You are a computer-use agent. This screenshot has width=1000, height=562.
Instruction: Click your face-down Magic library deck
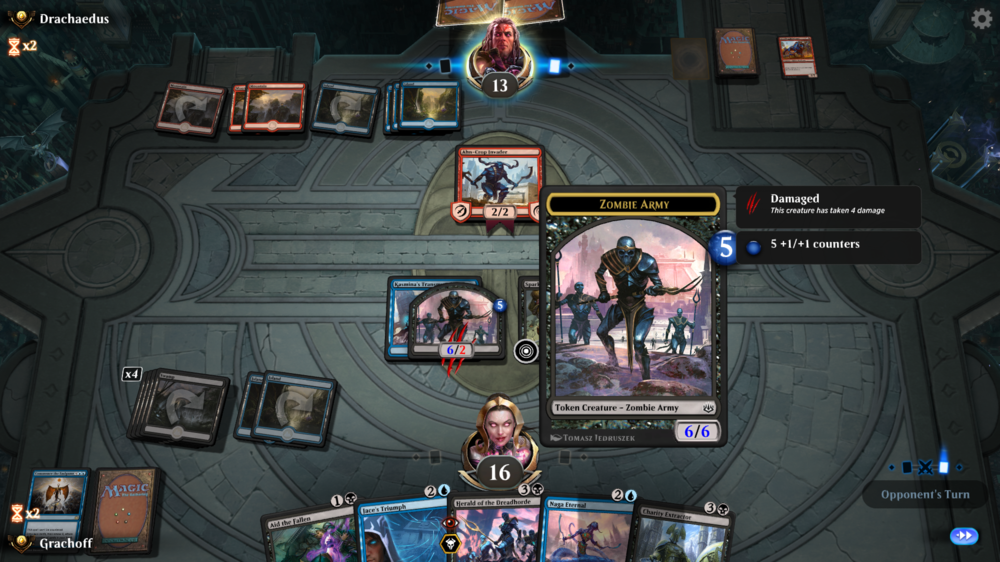[x=125, y=508]
